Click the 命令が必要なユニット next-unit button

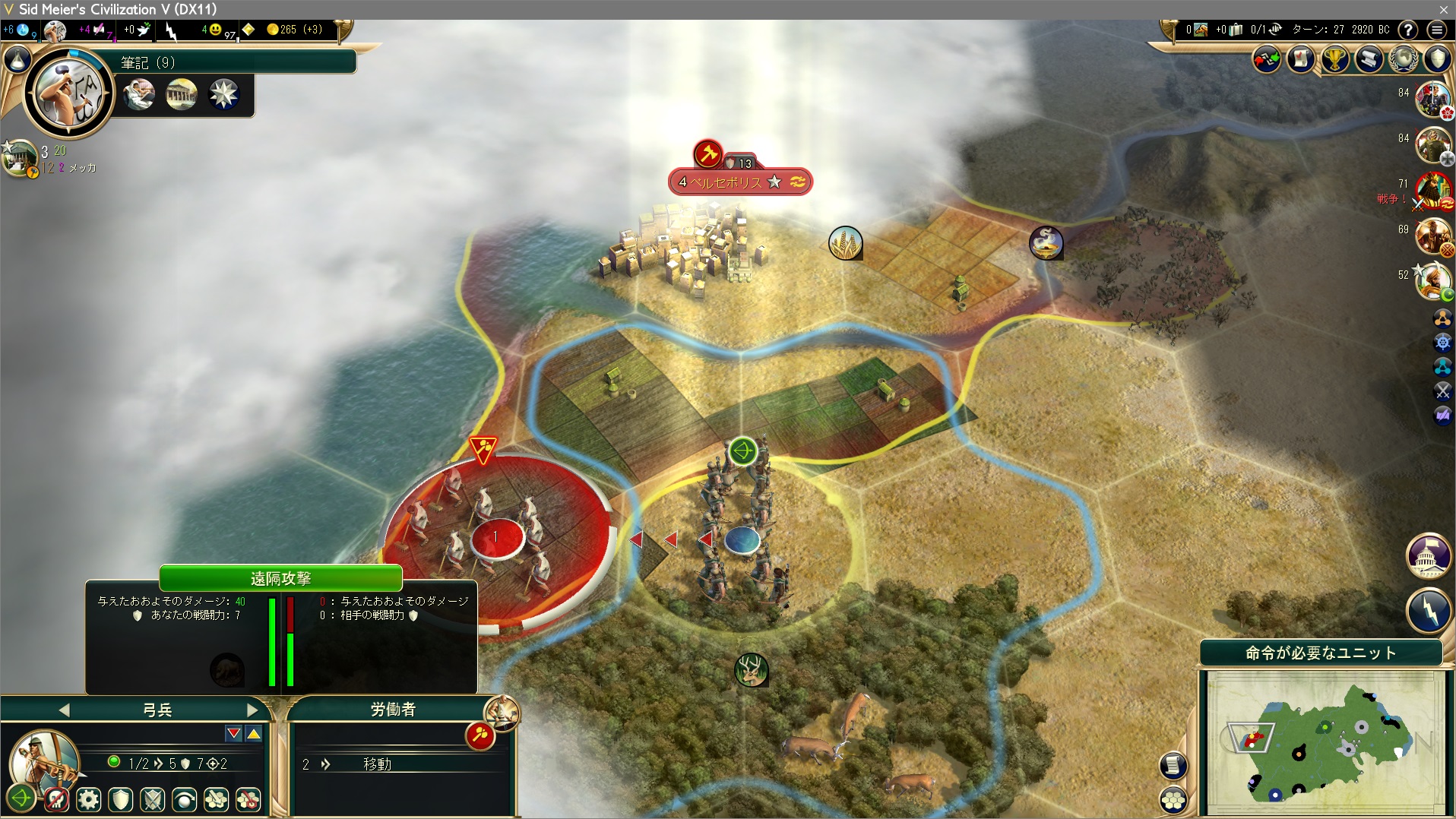1321,653
